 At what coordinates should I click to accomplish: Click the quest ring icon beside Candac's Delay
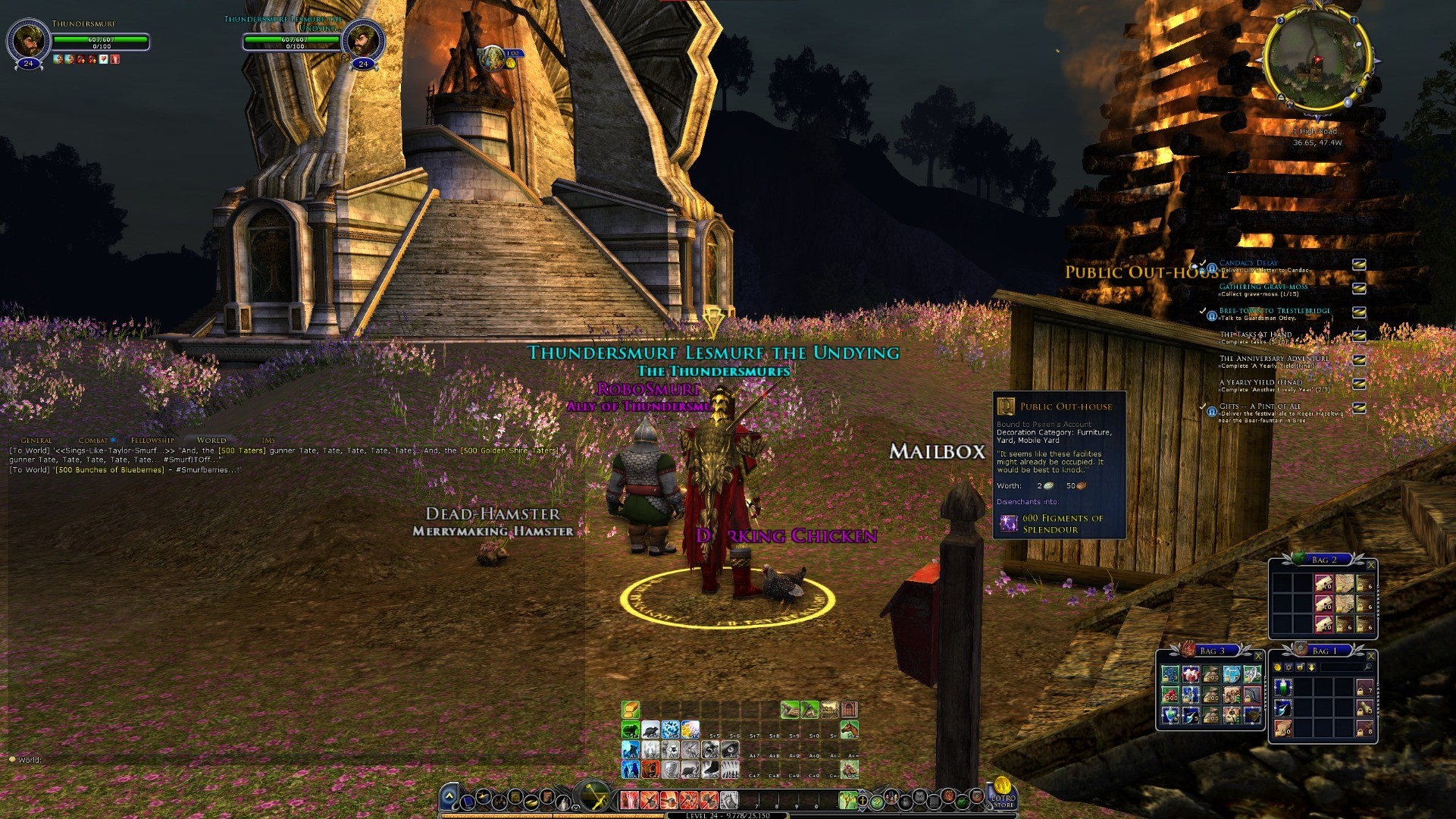(x=1211, y=268)
